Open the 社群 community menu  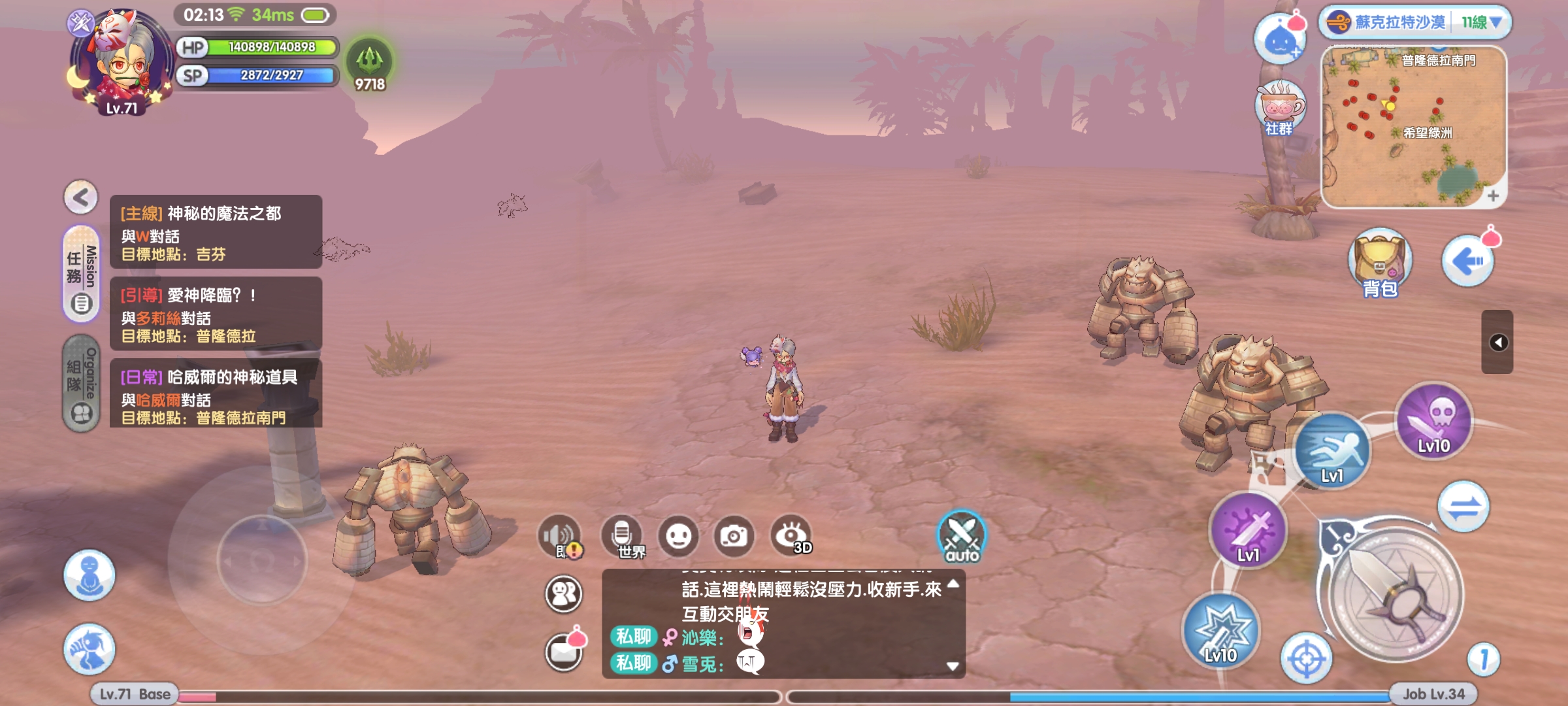coord(1280,109)
